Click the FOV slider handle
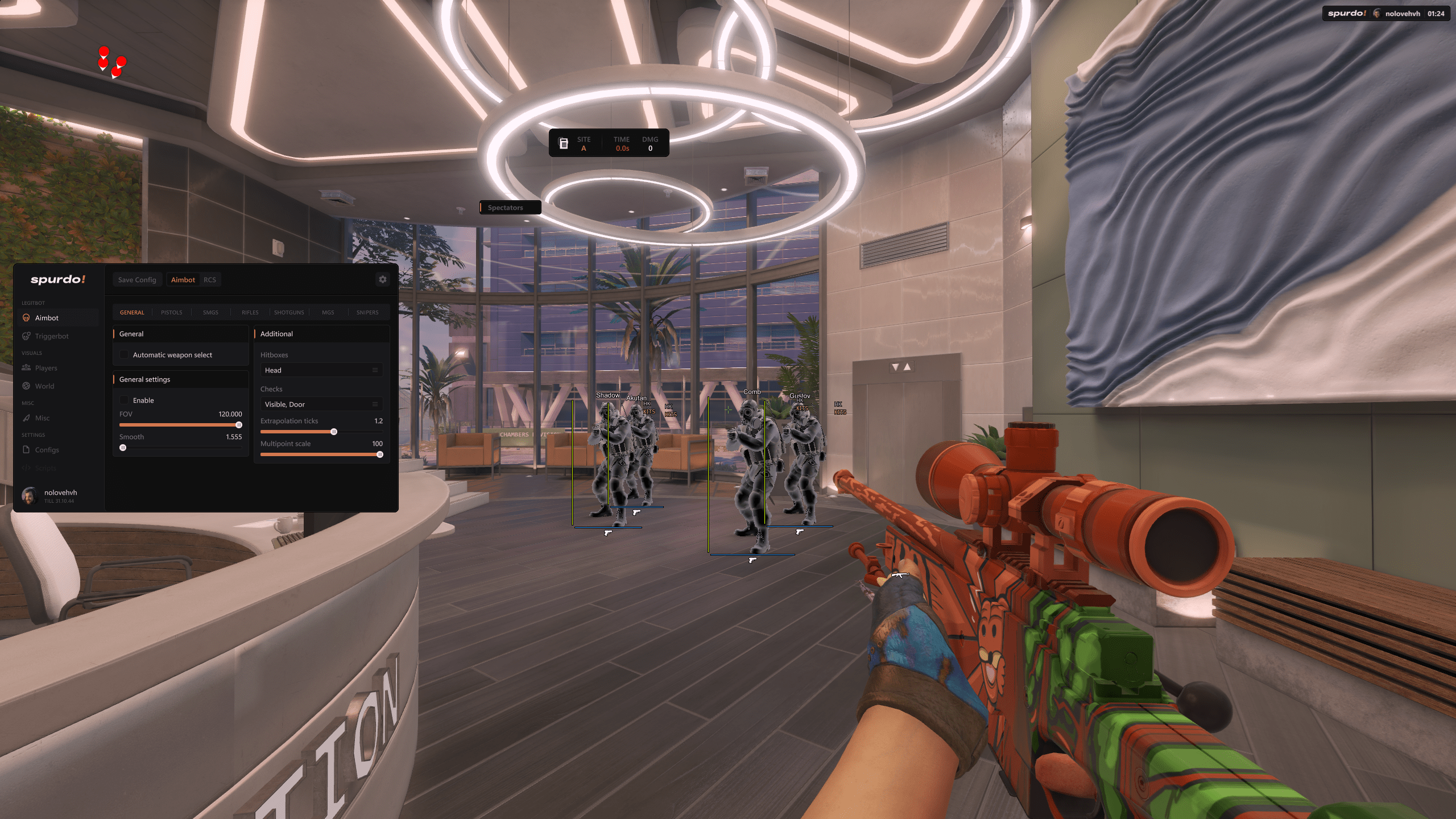Image resolution: width=1456 pixels, height=819 pixels. coord(239,425)
